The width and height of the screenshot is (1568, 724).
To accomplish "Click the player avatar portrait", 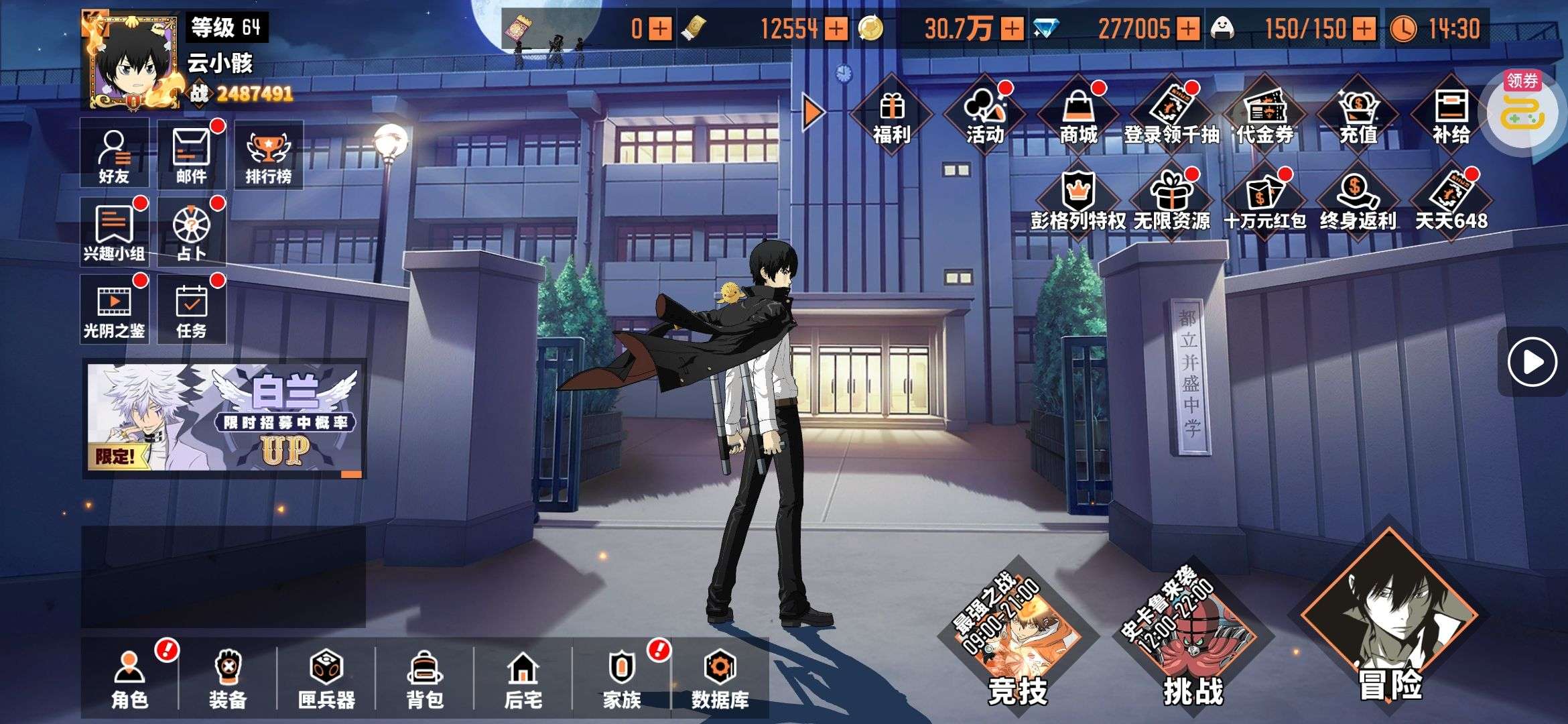I will point(134,62).
